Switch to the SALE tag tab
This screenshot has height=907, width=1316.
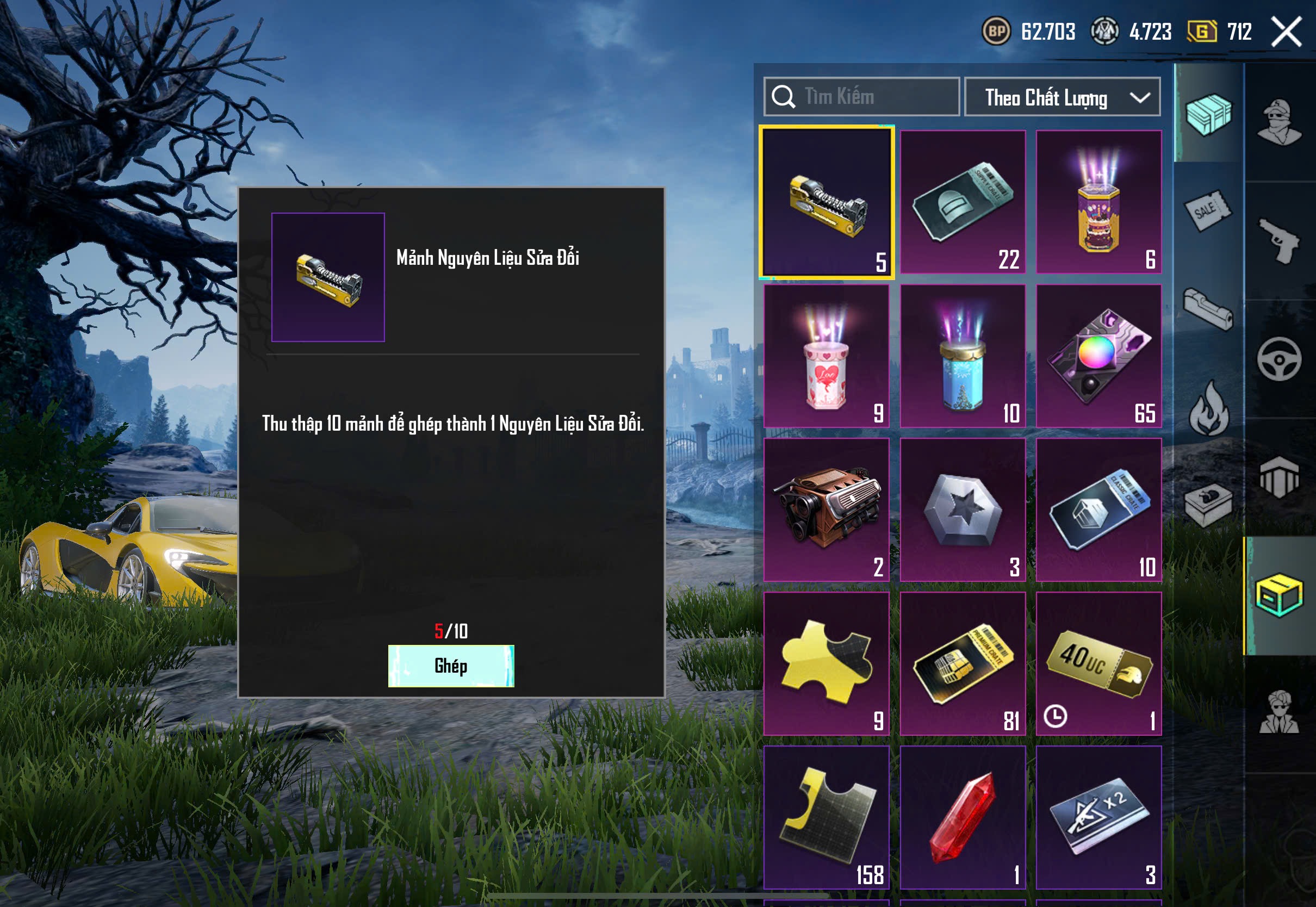(1208, 210)
